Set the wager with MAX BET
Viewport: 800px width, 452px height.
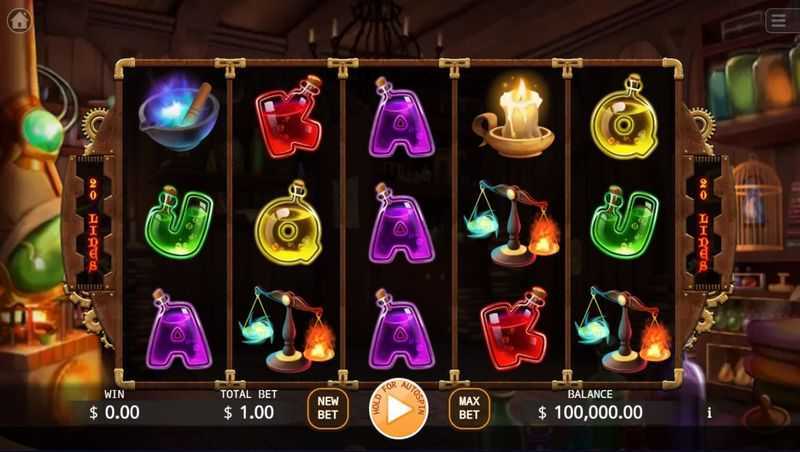pyautogui.click(x=469, y=408)
